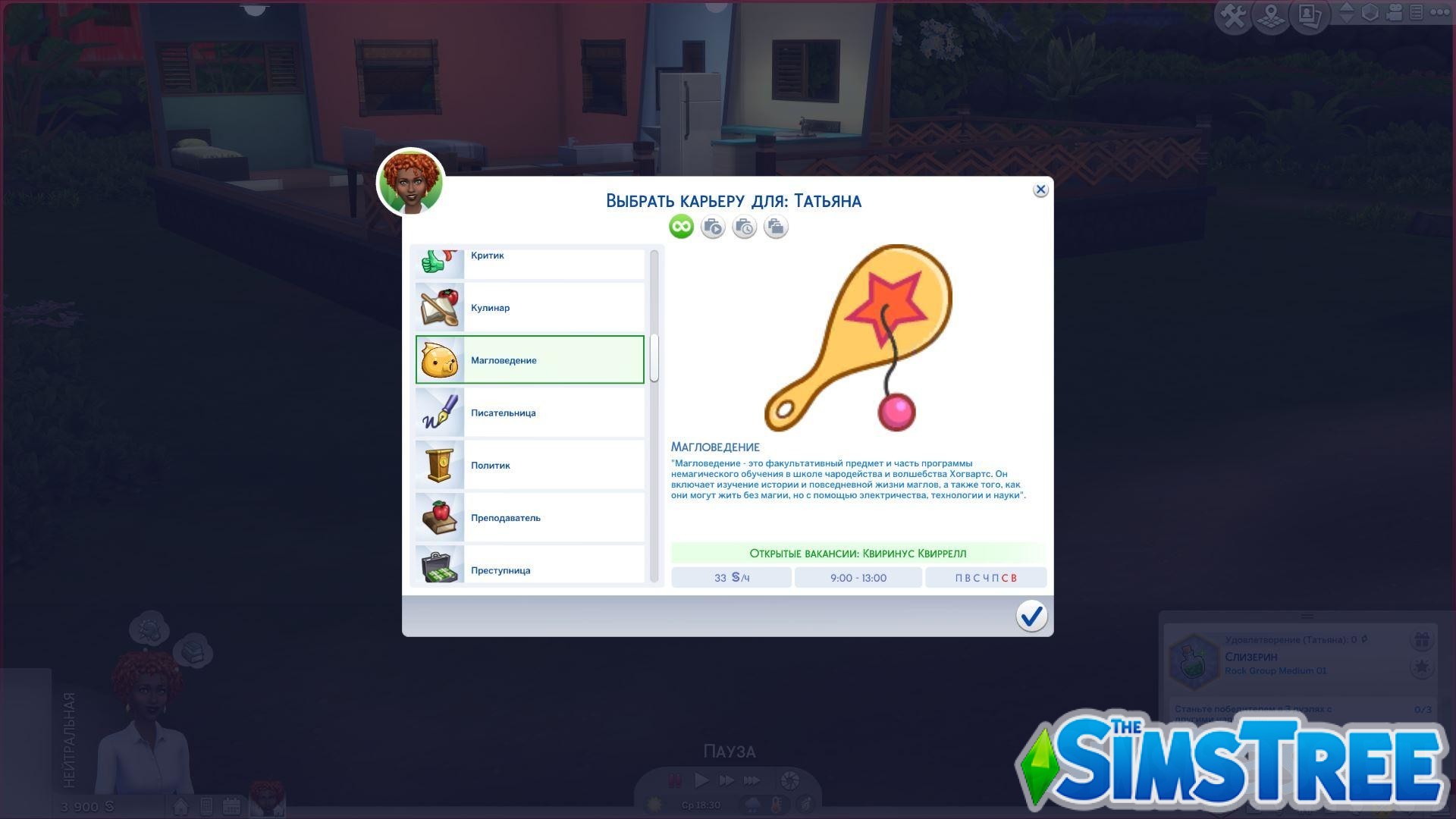
Task: Click the Кулинар career apple icon
Action: coord(438,307)
